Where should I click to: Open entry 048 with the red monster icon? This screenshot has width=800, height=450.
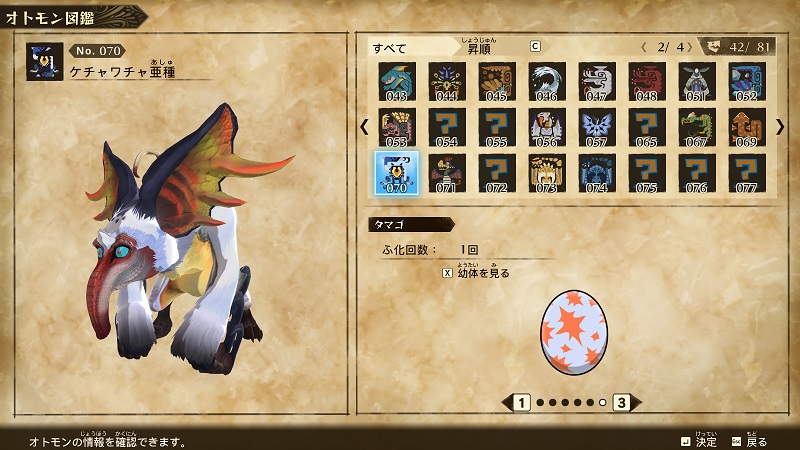(646, 81)
